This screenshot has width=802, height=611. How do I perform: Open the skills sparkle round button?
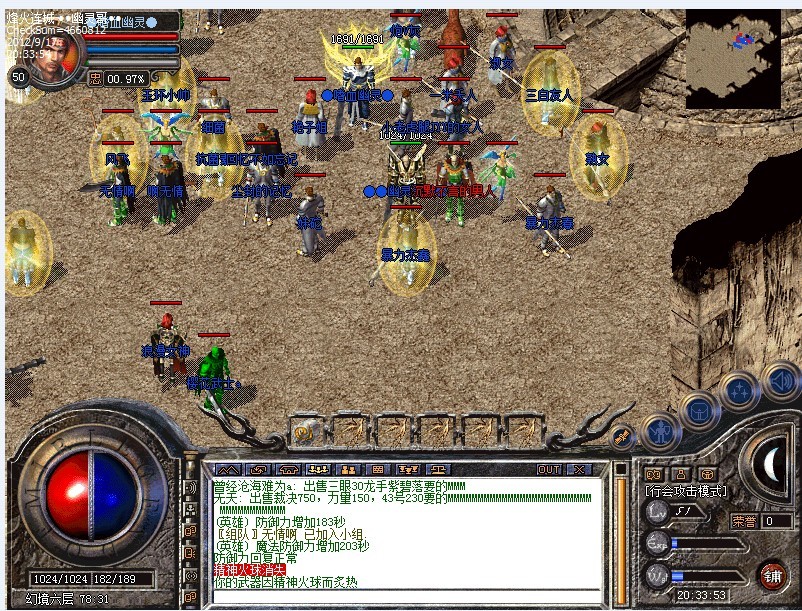[x=741, y=391]
